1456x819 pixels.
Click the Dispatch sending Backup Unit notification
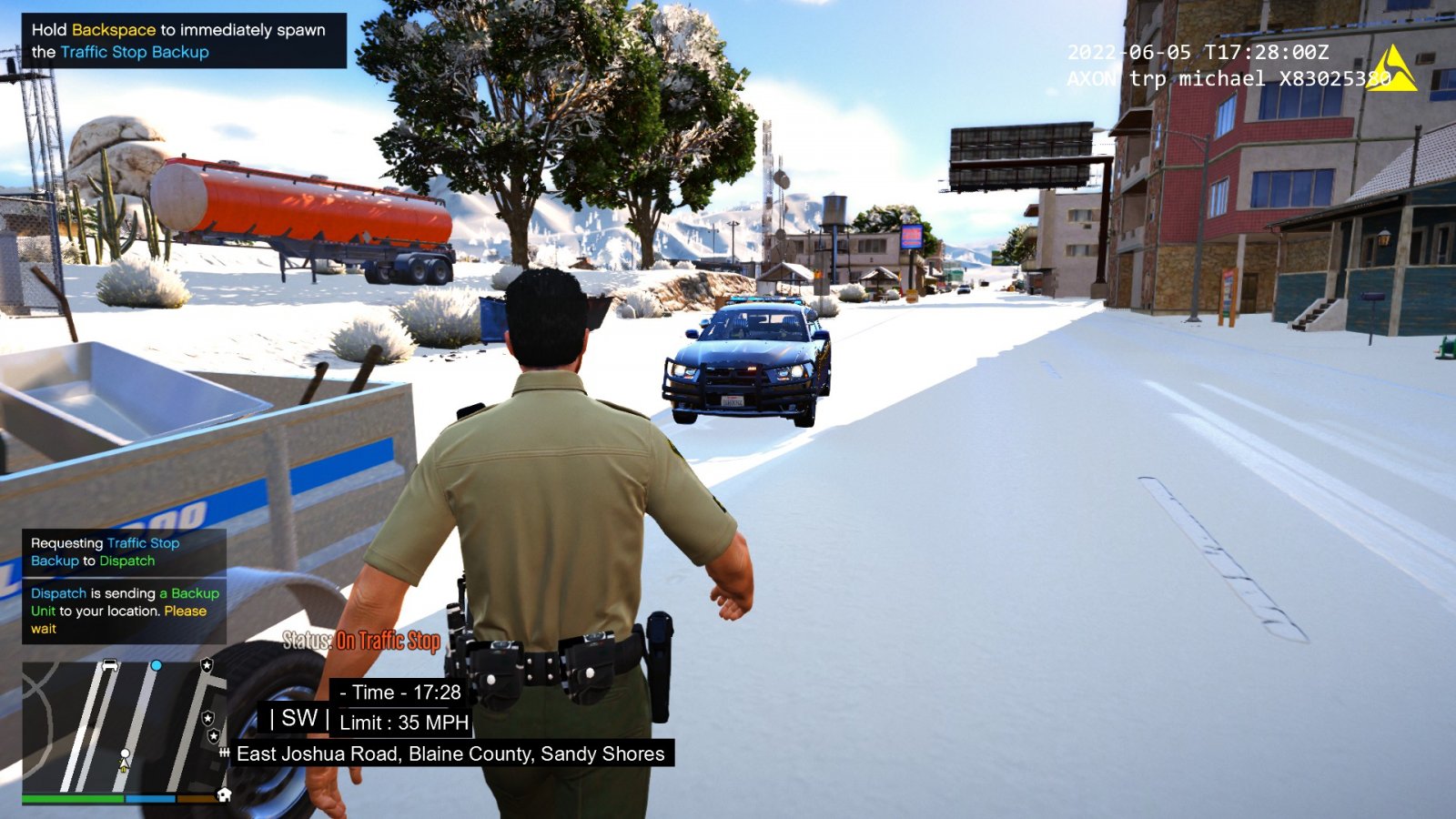(125, 611)
